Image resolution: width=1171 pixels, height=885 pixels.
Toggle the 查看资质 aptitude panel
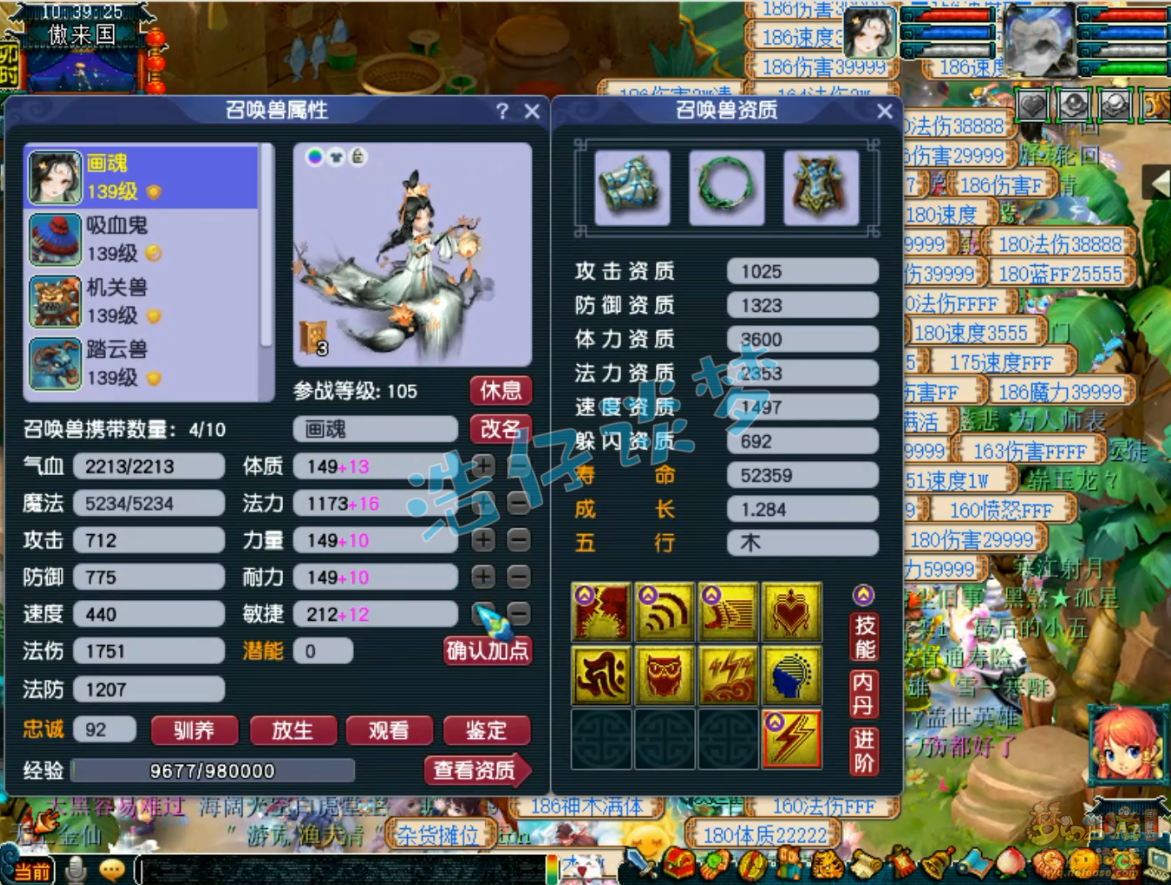click(476, 770)
